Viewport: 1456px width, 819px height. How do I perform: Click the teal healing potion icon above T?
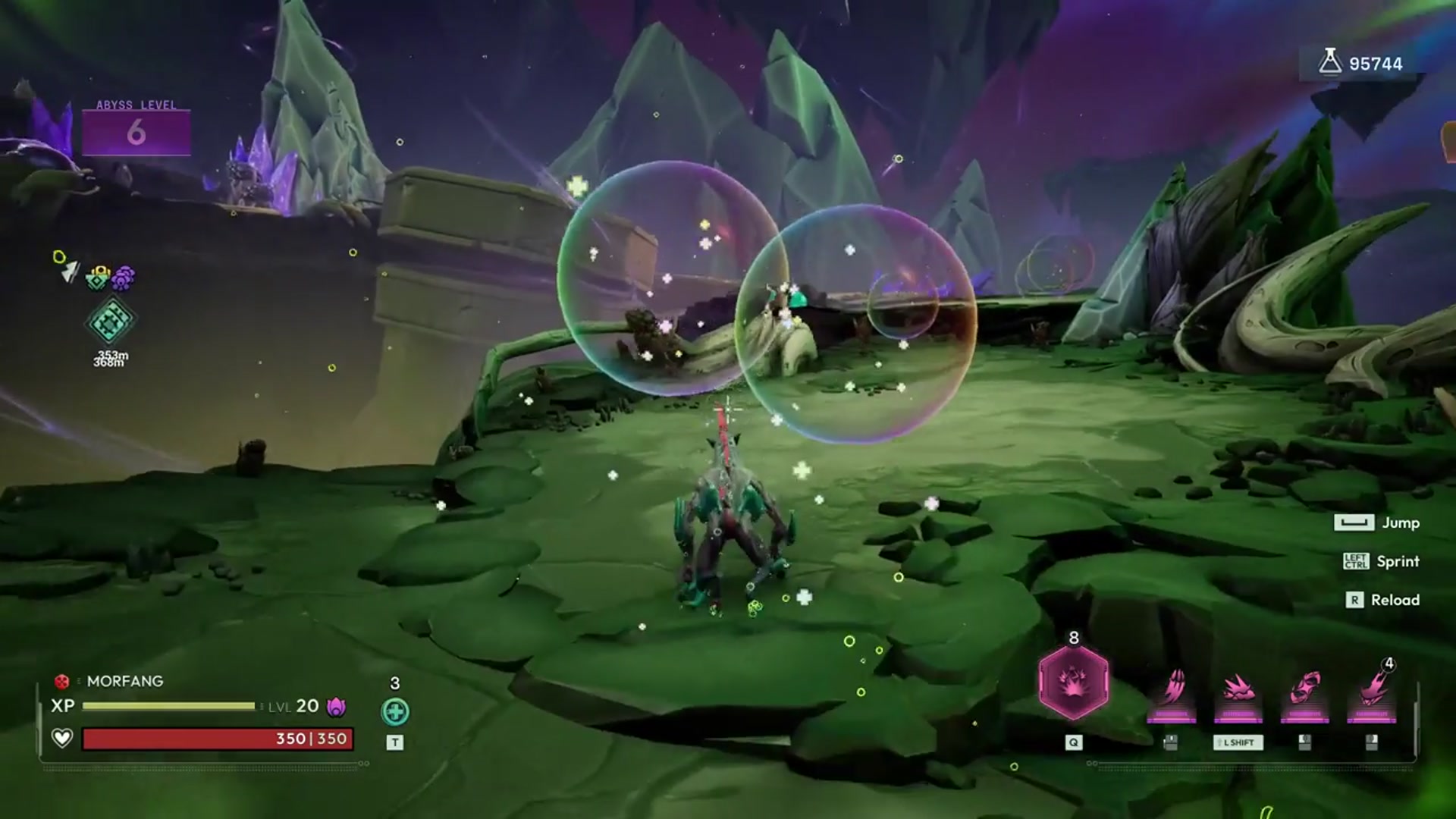pyautogui.click(x=395, y=713)
